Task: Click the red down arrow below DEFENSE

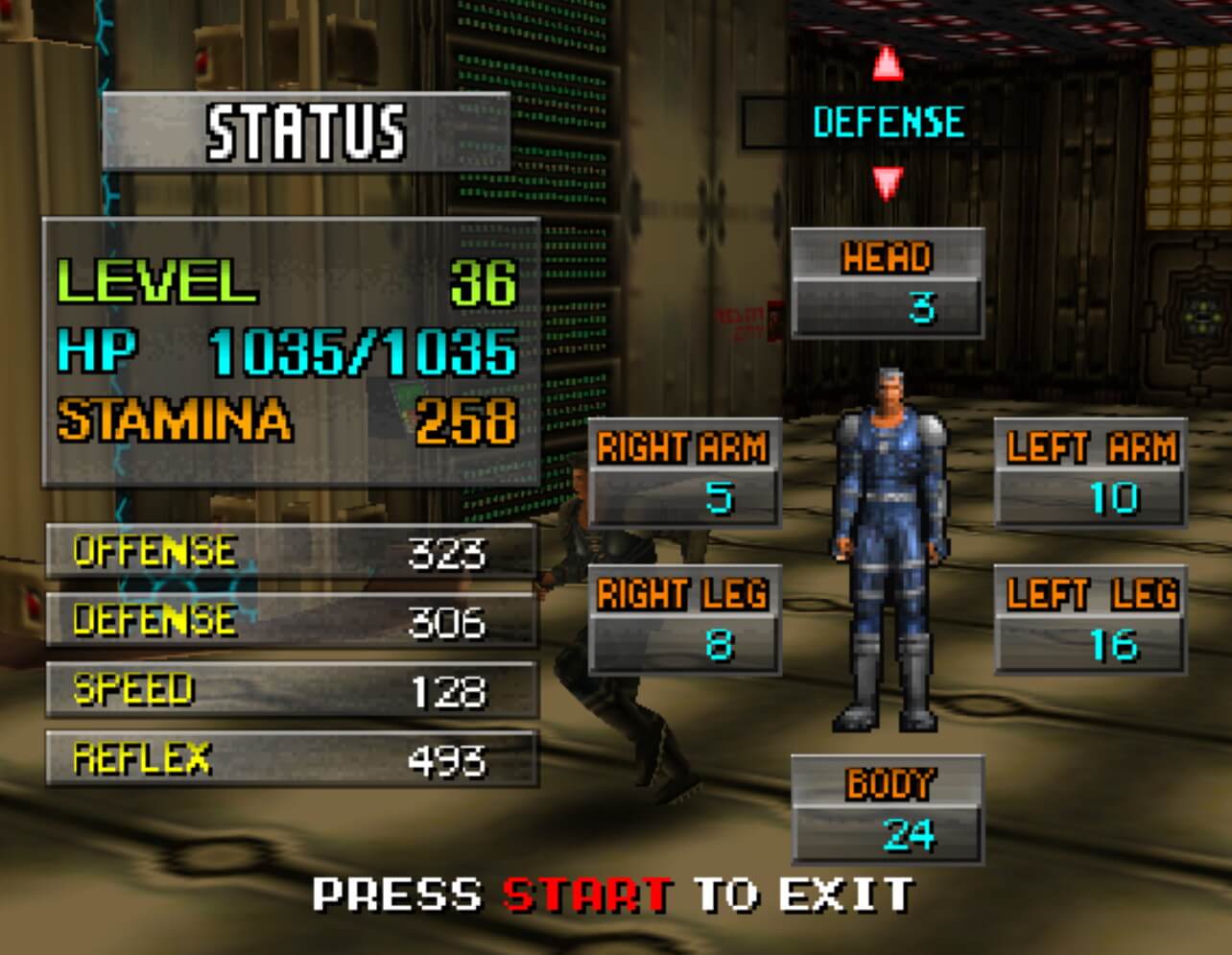Action: point(888,181)
